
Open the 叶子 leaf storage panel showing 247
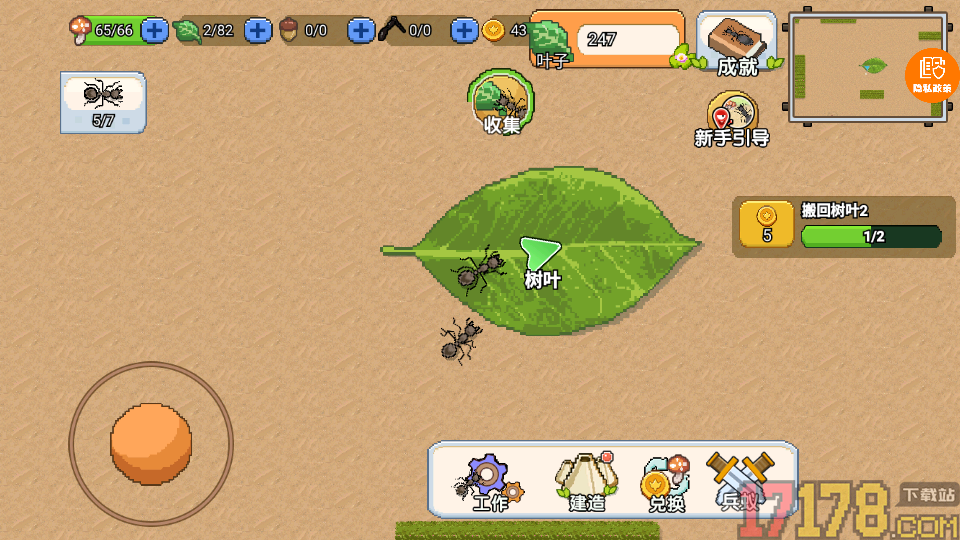607,41
